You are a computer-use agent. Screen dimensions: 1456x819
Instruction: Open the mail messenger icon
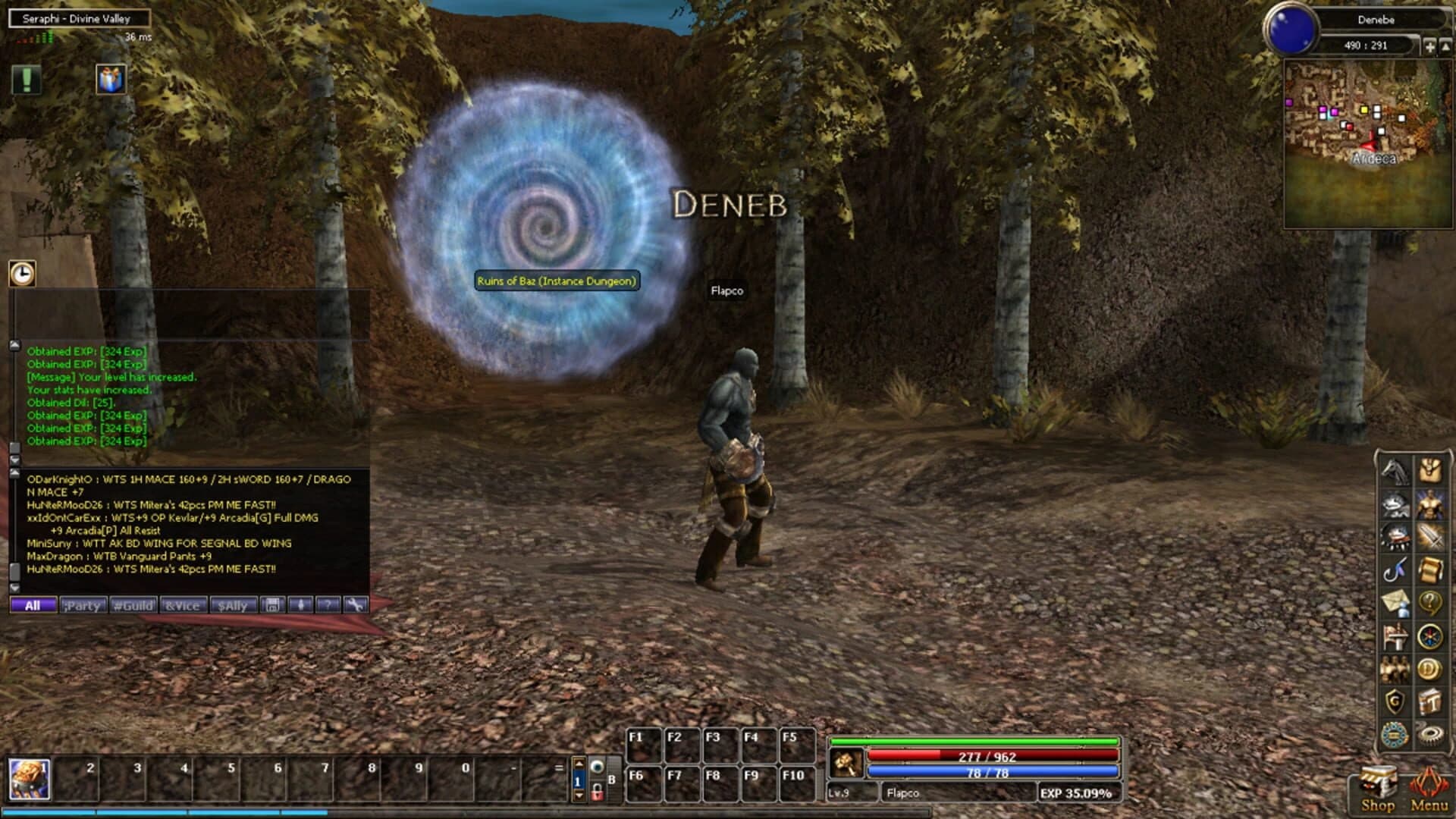1394,604
